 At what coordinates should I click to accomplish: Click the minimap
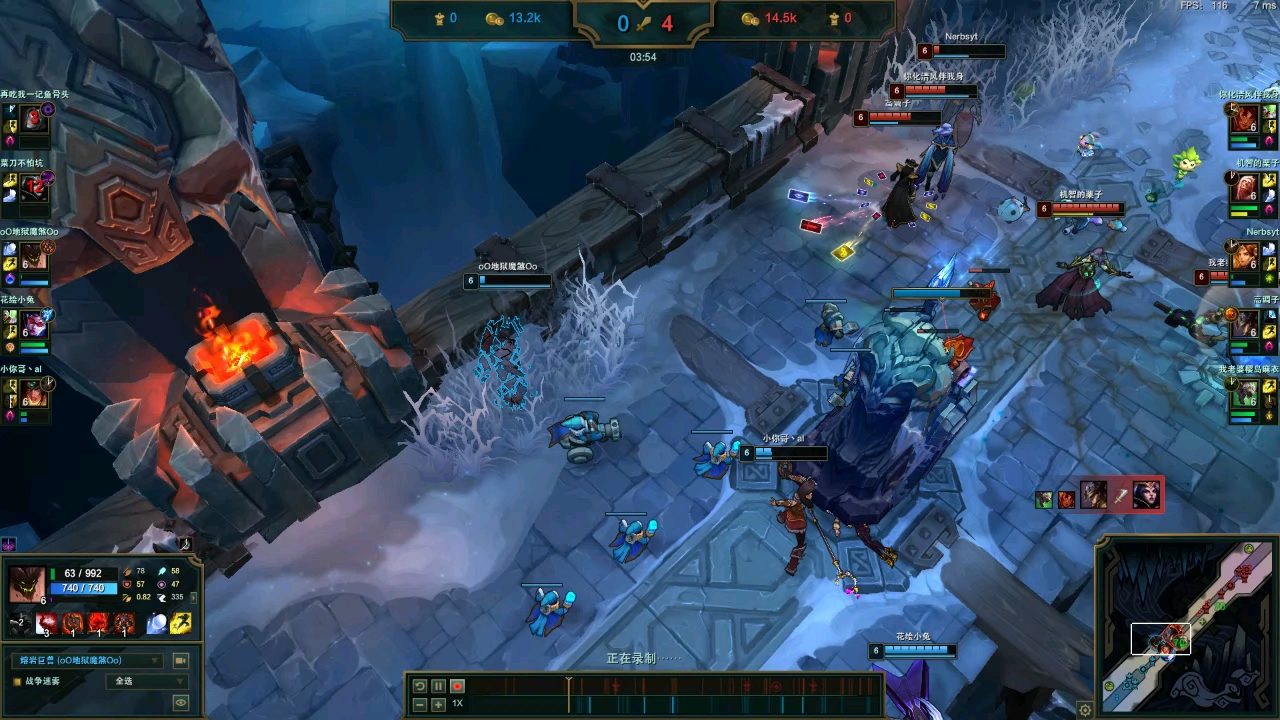(x=1188, y=627)
